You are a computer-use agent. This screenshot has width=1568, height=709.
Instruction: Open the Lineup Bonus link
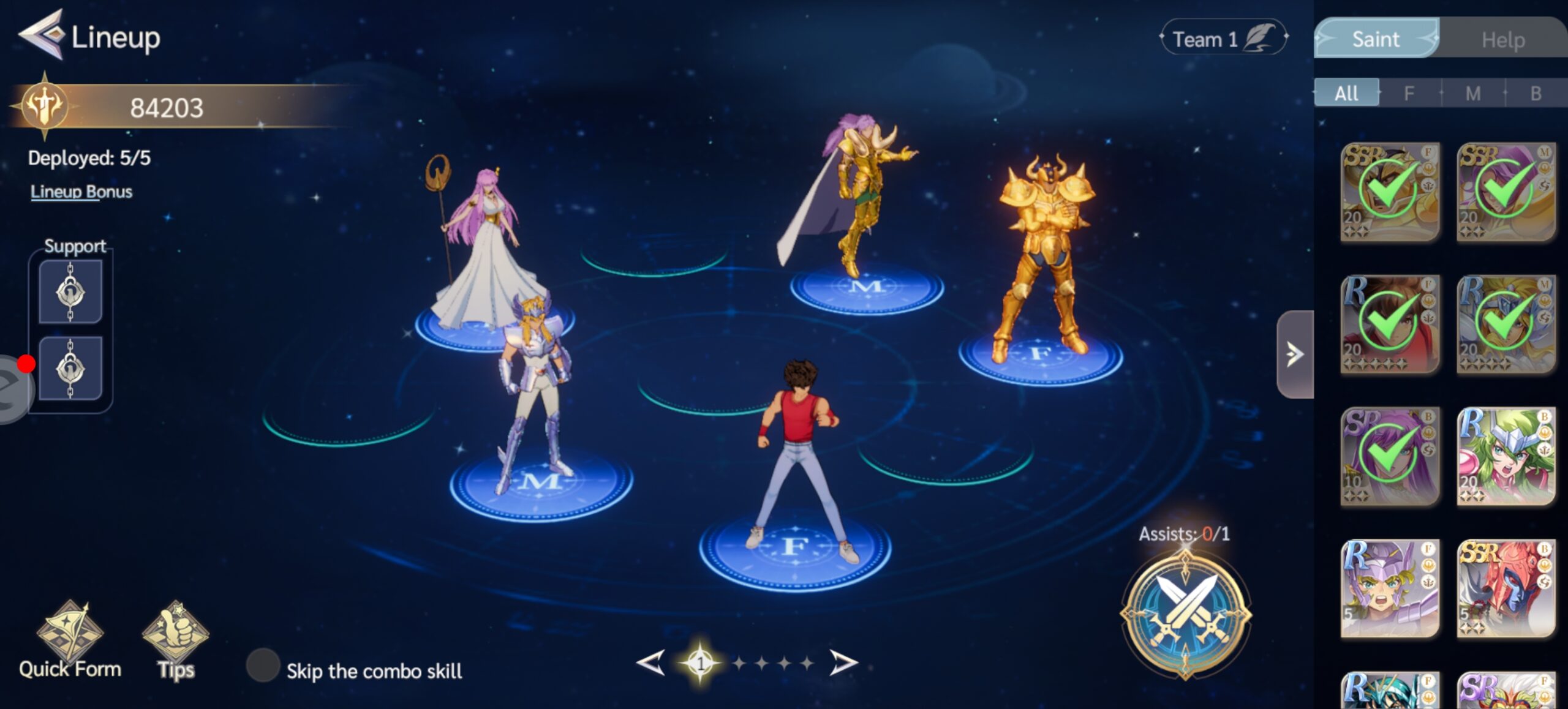pos(81,192)
